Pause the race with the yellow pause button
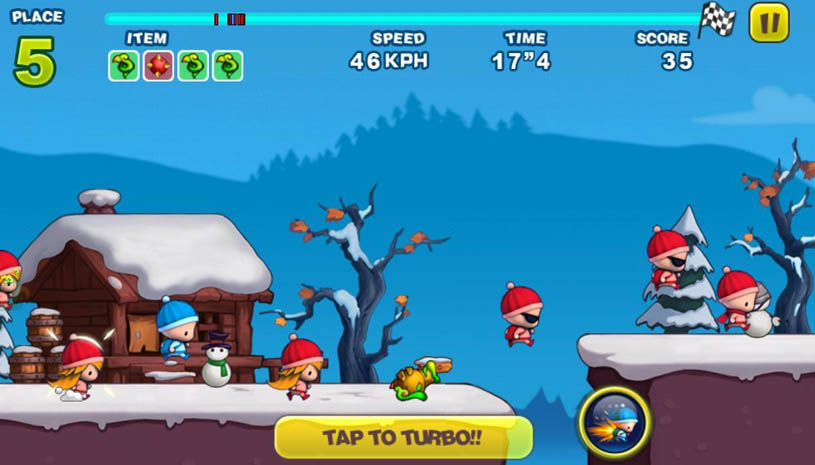This screenshot has width=815, height=465. (768, 23)
